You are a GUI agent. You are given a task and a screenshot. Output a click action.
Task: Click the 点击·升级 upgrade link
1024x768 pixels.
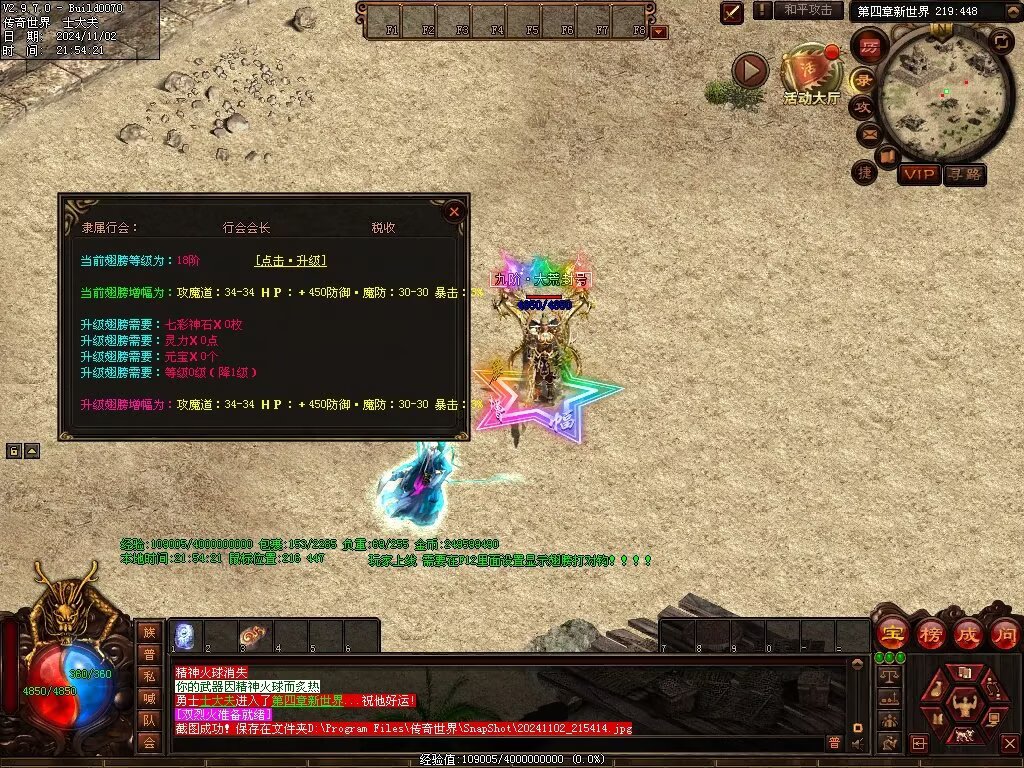click(291, 260)
